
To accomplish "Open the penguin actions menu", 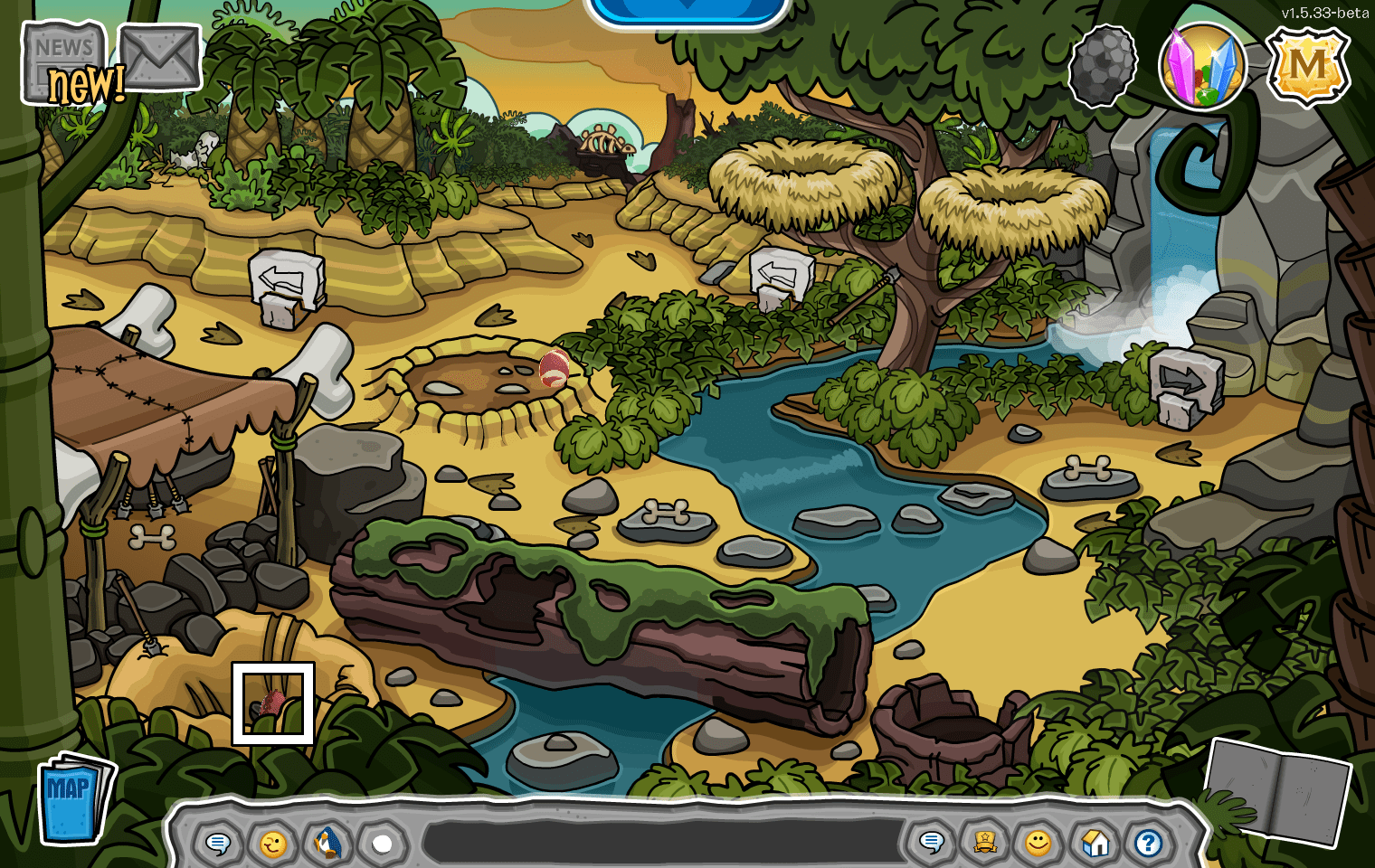I will click(x=327, y=844).
